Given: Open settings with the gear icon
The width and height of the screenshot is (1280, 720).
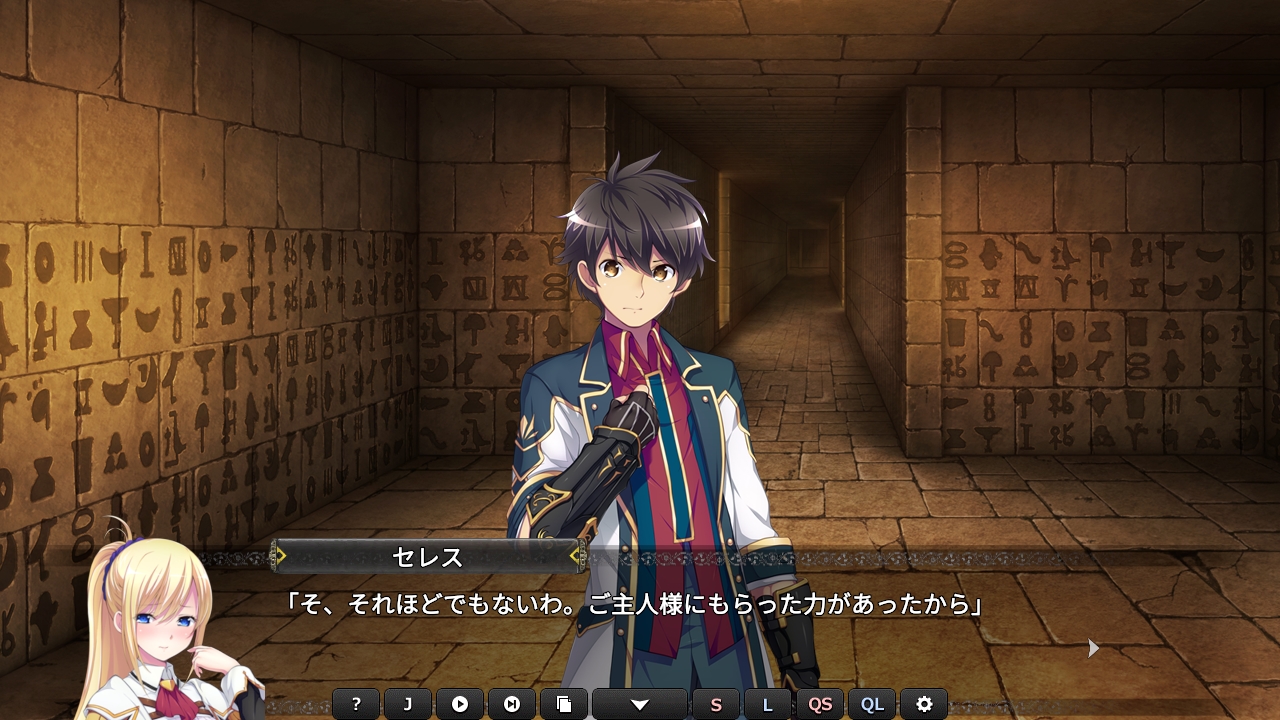Looking at the screenshot, I should click(x=924, y=704).
